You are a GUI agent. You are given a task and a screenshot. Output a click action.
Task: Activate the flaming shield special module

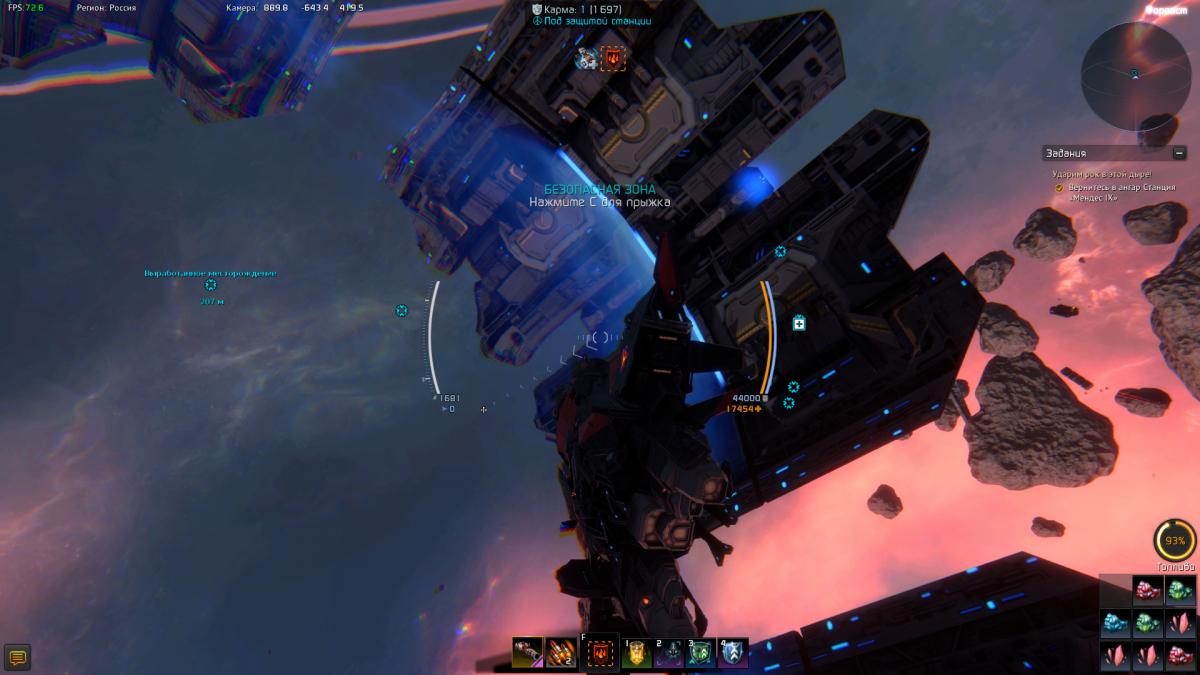pos(601,654)
